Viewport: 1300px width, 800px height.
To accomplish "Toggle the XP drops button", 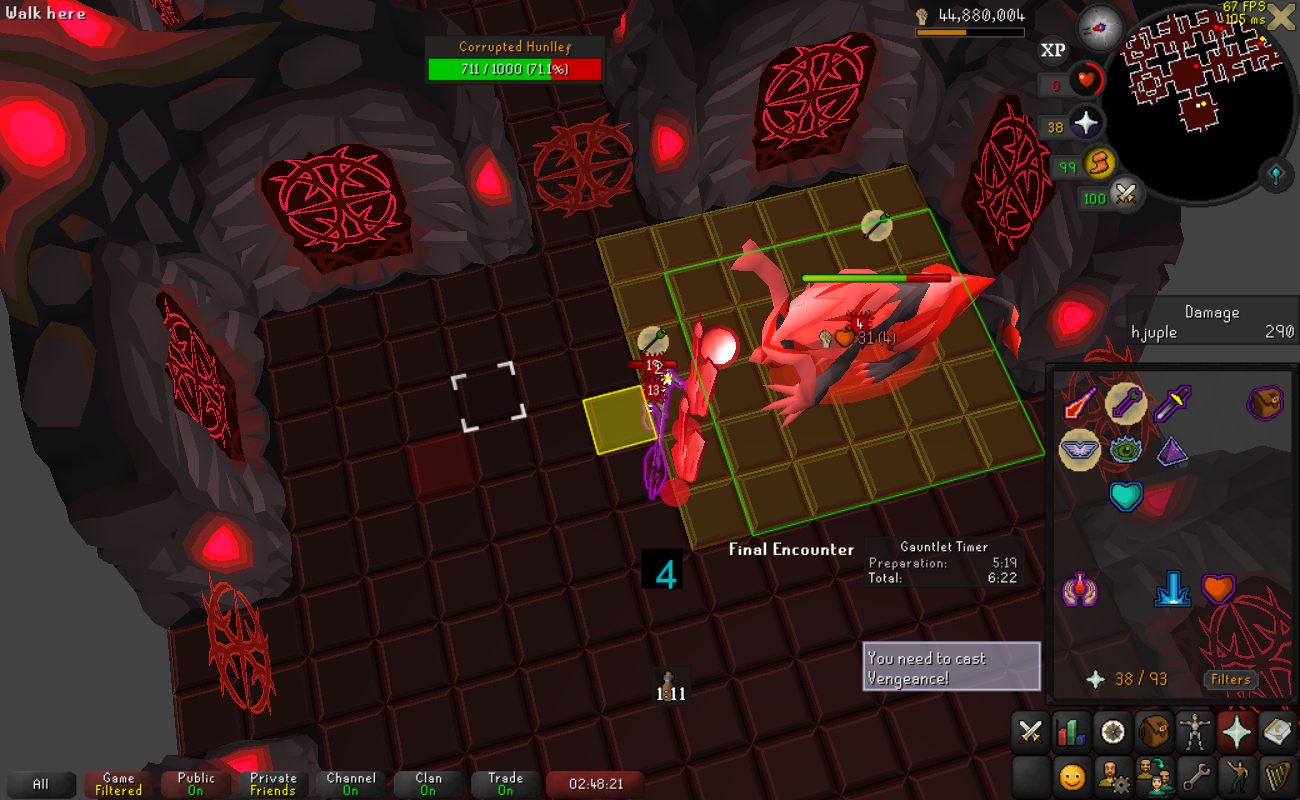I will 1053,50.
